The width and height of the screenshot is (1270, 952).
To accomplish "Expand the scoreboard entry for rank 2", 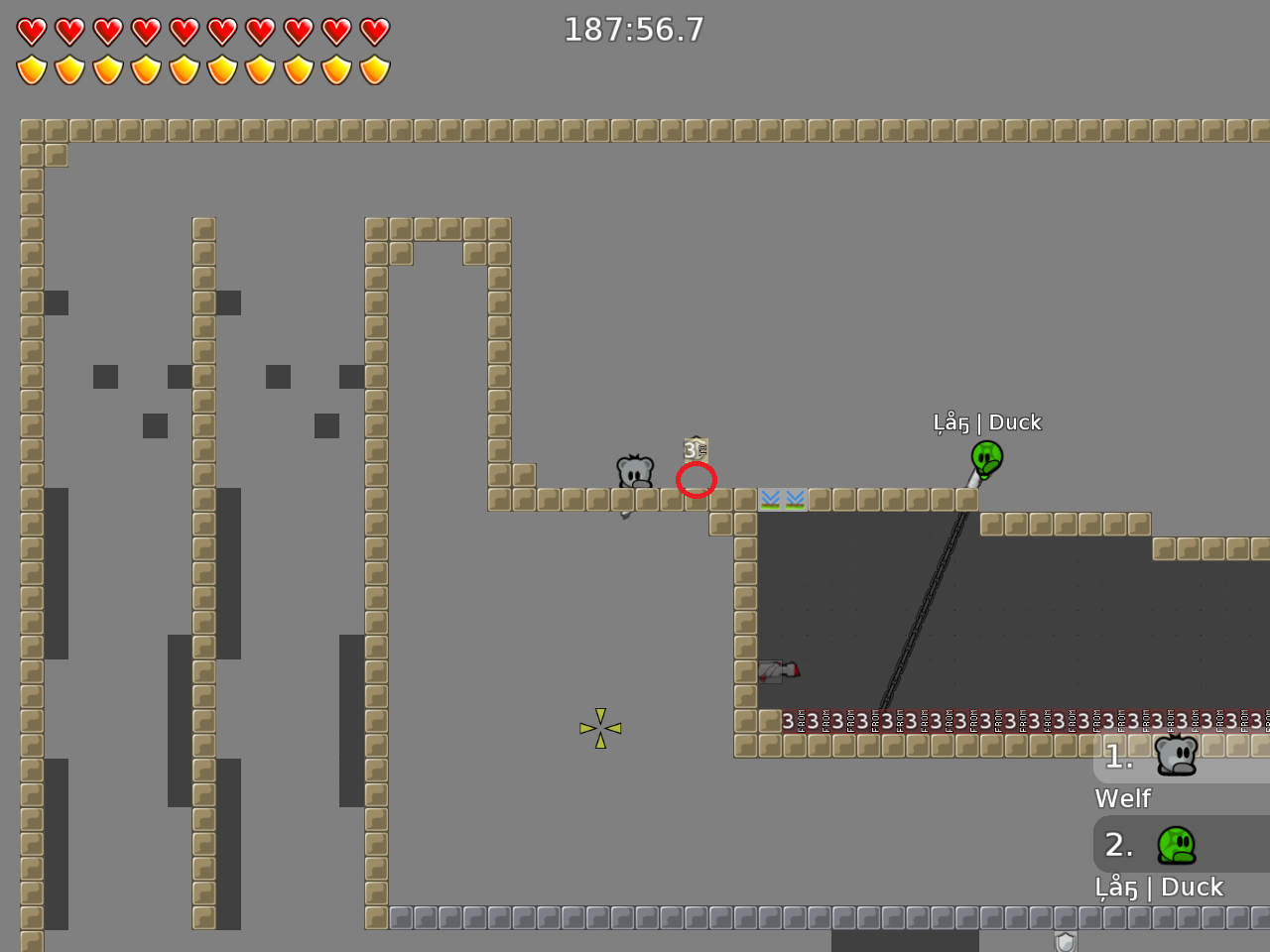I will click(1176, 845).
